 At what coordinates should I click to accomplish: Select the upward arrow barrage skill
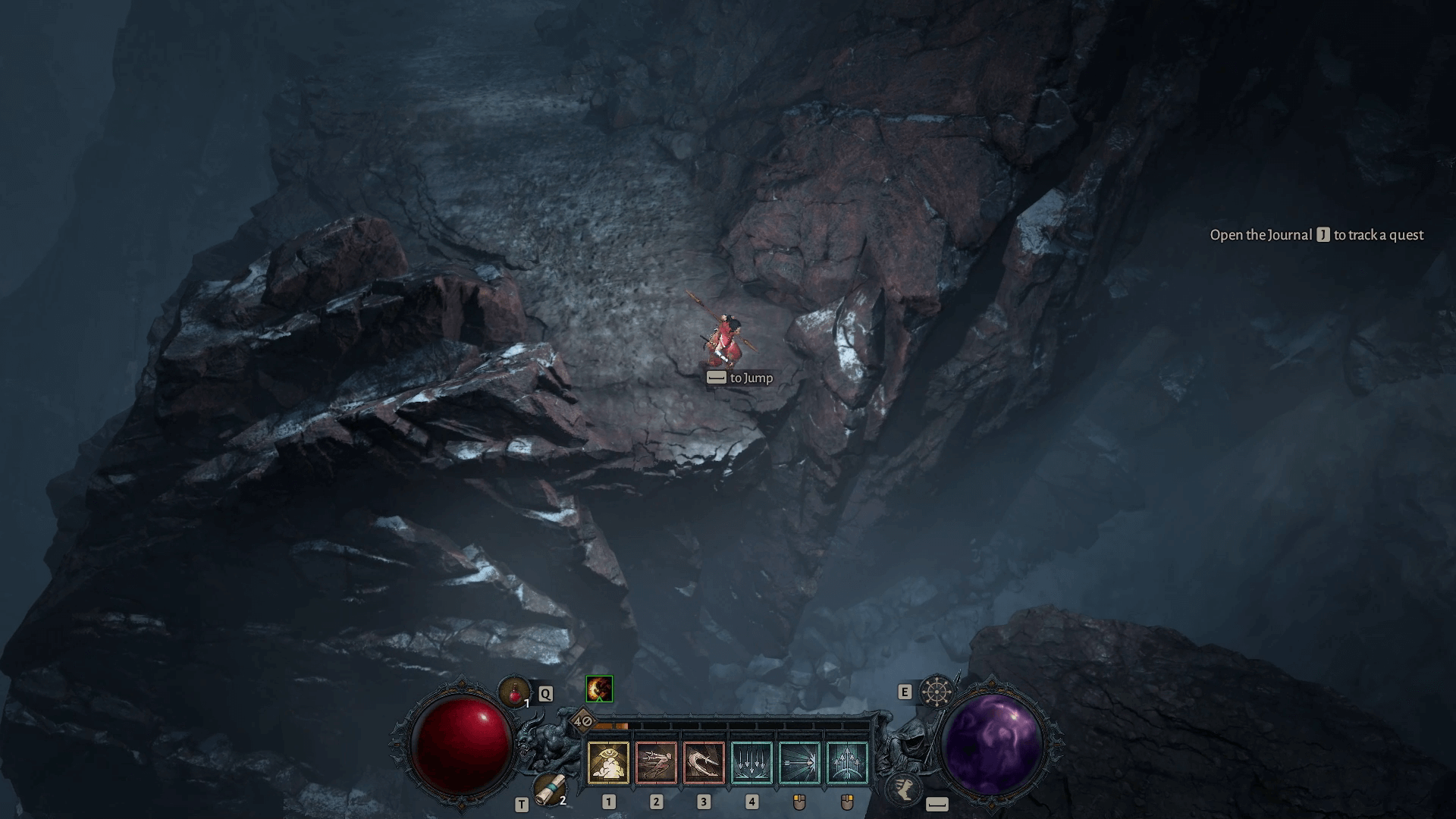847,762
